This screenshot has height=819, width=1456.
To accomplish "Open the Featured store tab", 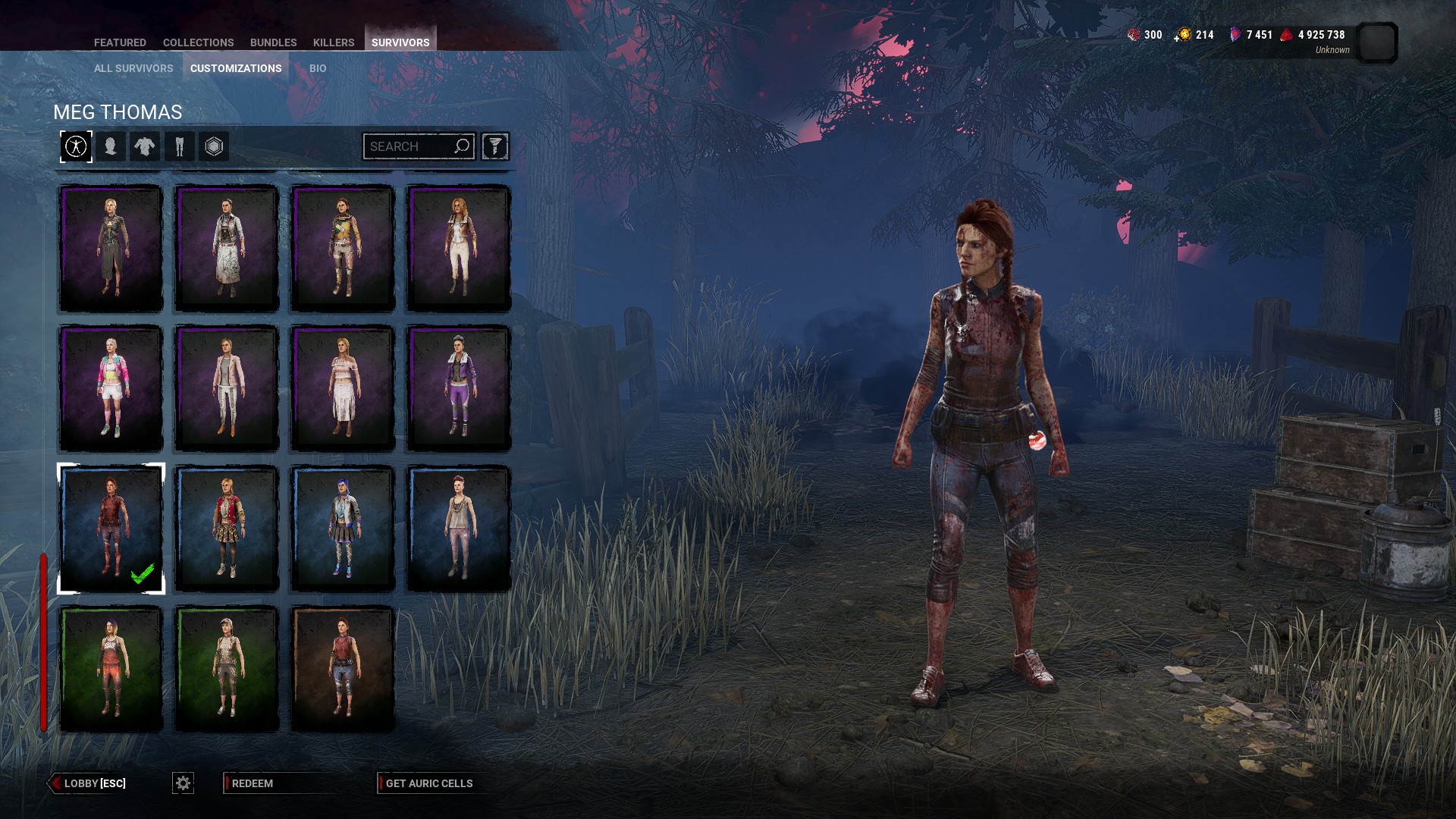I will pos(120,42).
